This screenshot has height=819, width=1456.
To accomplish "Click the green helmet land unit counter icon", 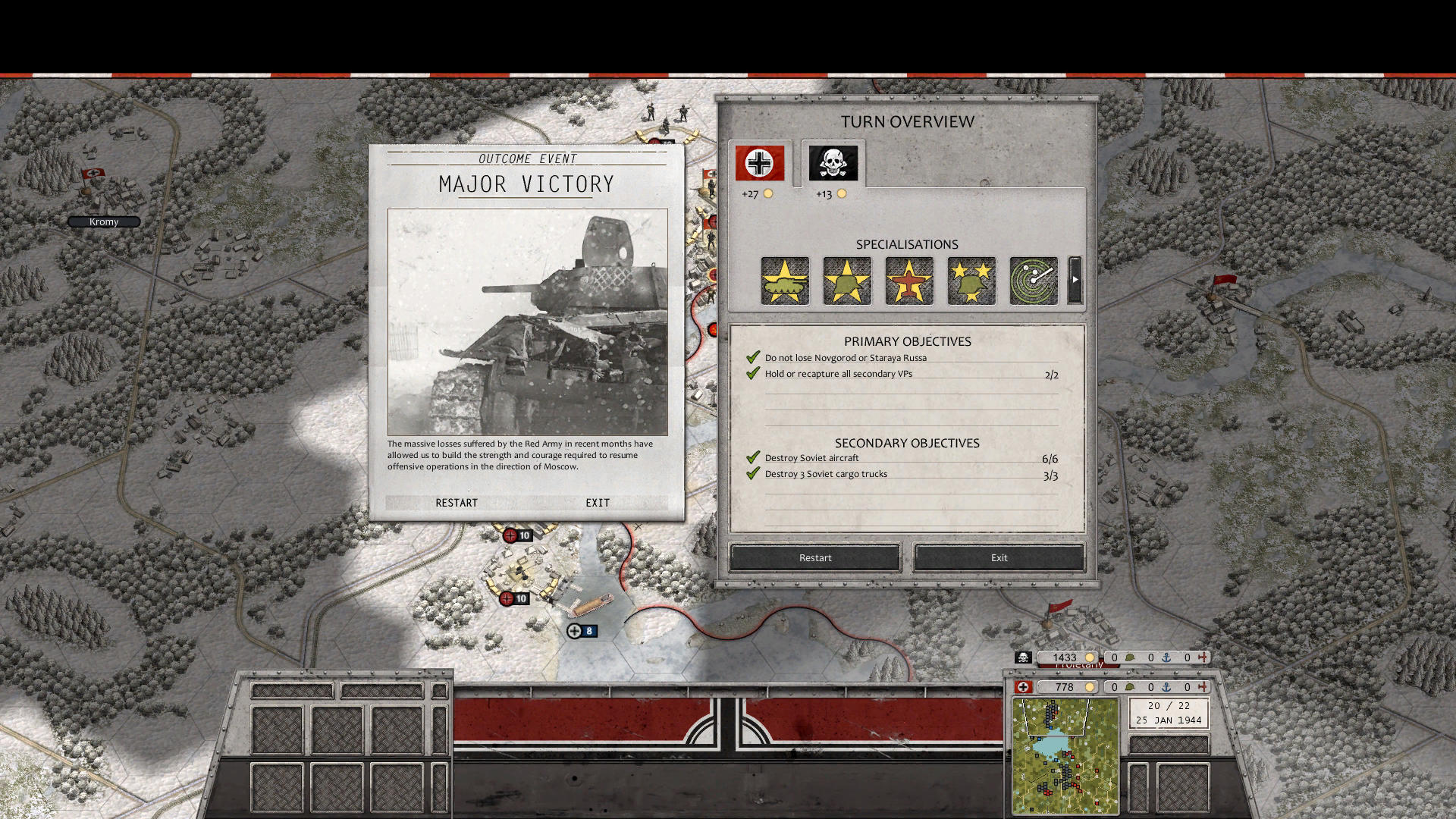I will coord(1129,687).
